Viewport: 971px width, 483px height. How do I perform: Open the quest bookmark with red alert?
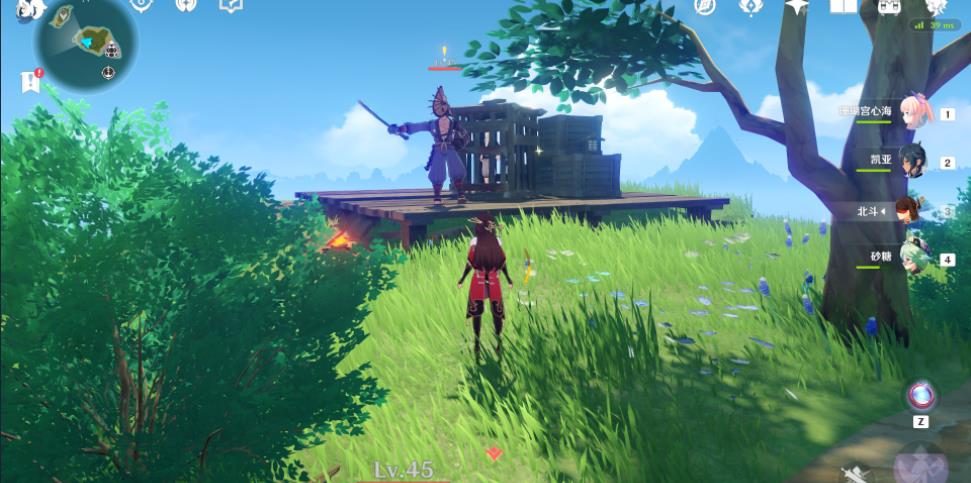pyautogui.click(x=30, y=82)
